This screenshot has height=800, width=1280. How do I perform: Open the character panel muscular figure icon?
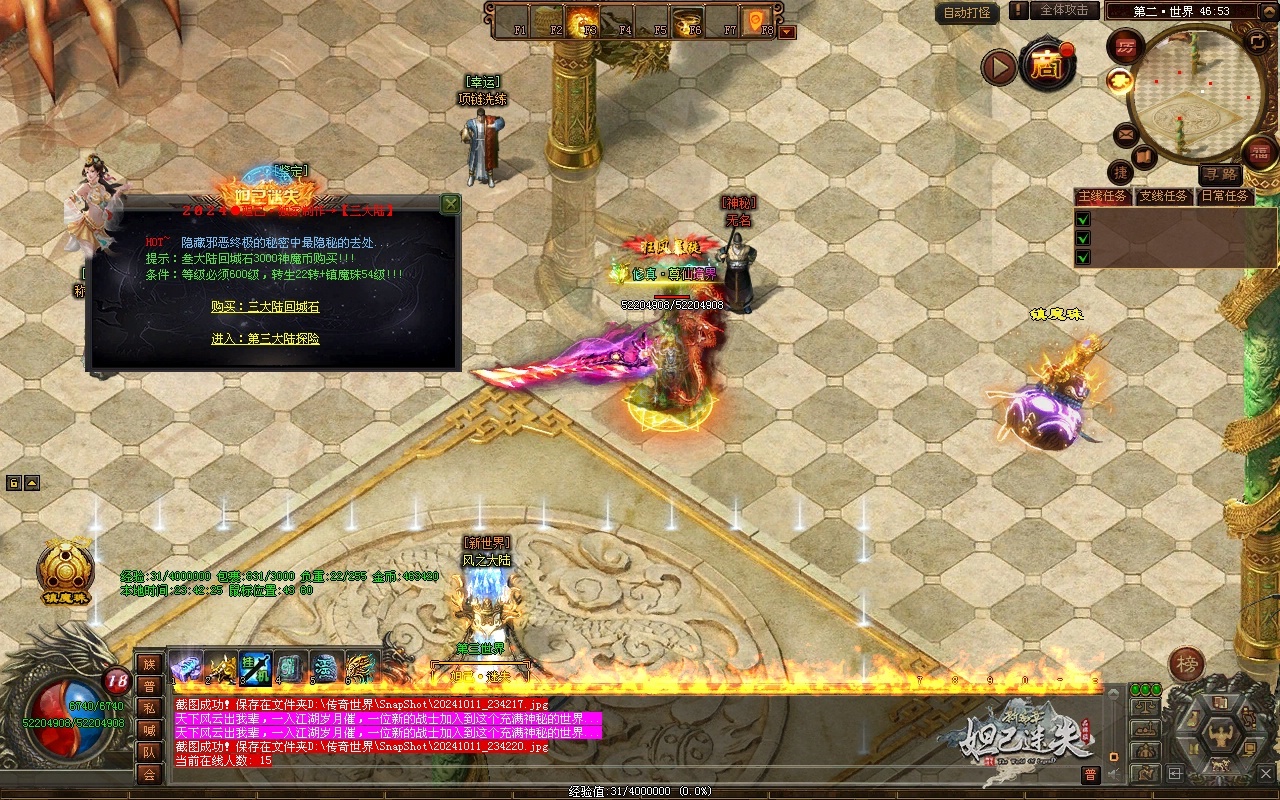pyautogui.click(x=1221, y=738)
